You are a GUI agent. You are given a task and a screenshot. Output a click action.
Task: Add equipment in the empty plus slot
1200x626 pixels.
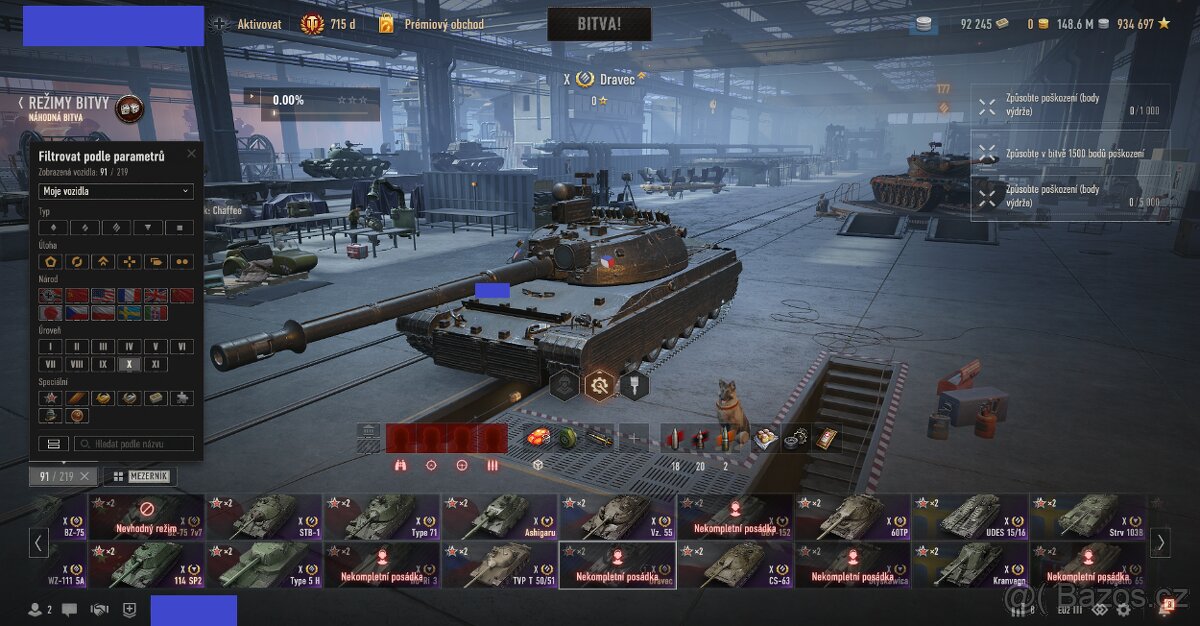point(633,438)
